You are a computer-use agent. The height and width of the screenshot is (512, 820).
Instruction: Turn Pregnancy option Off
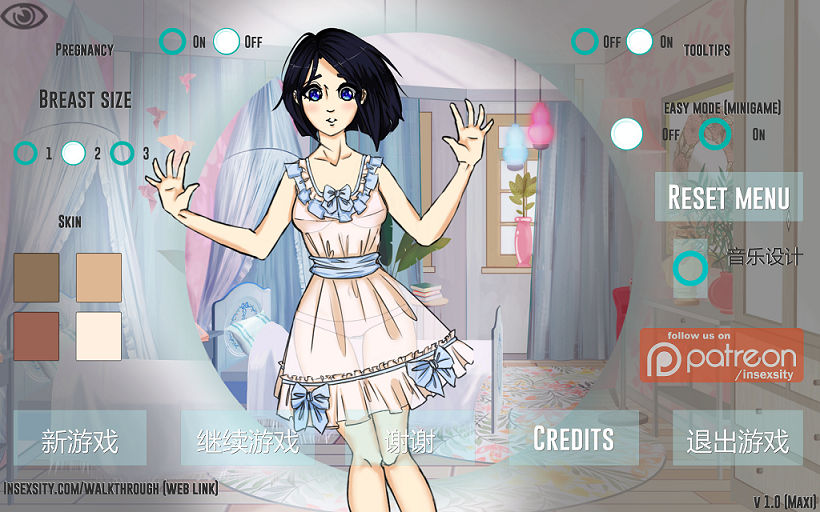[226, 41]
